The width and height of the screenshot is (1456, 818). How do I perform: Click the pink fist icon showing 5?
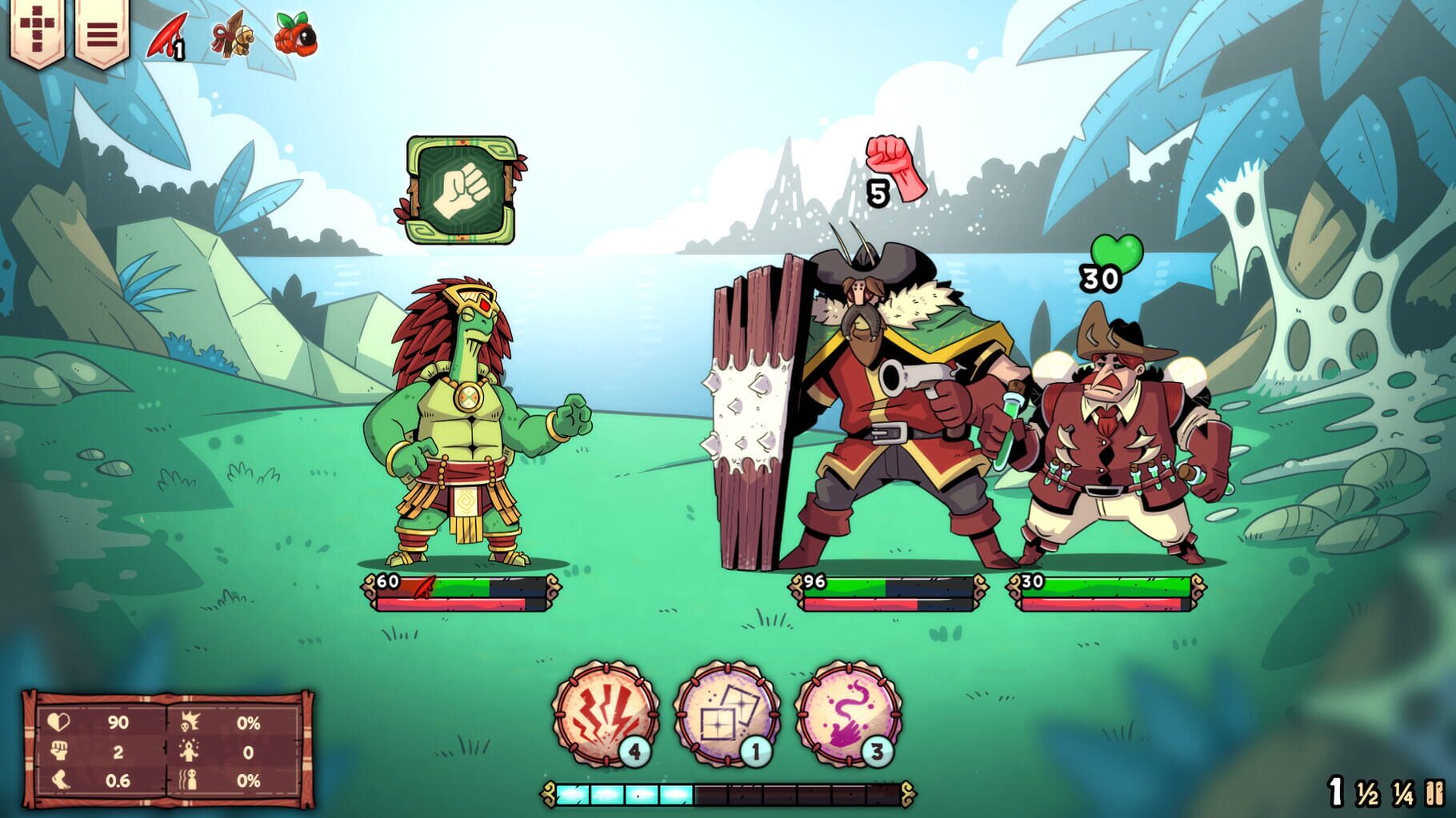tap(894, 169)
